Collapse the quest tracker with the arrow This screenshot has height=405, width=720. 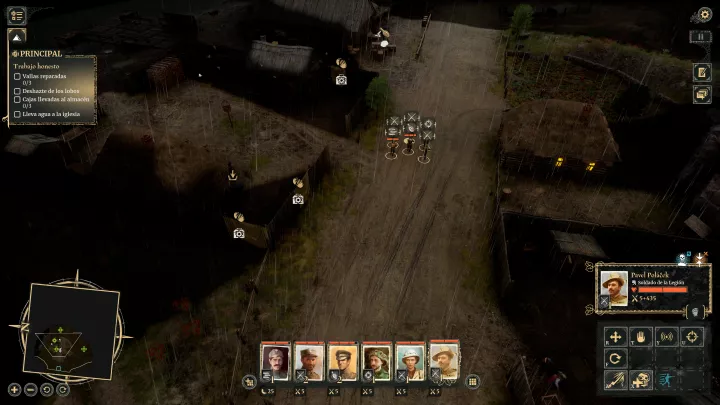point(17,37)
